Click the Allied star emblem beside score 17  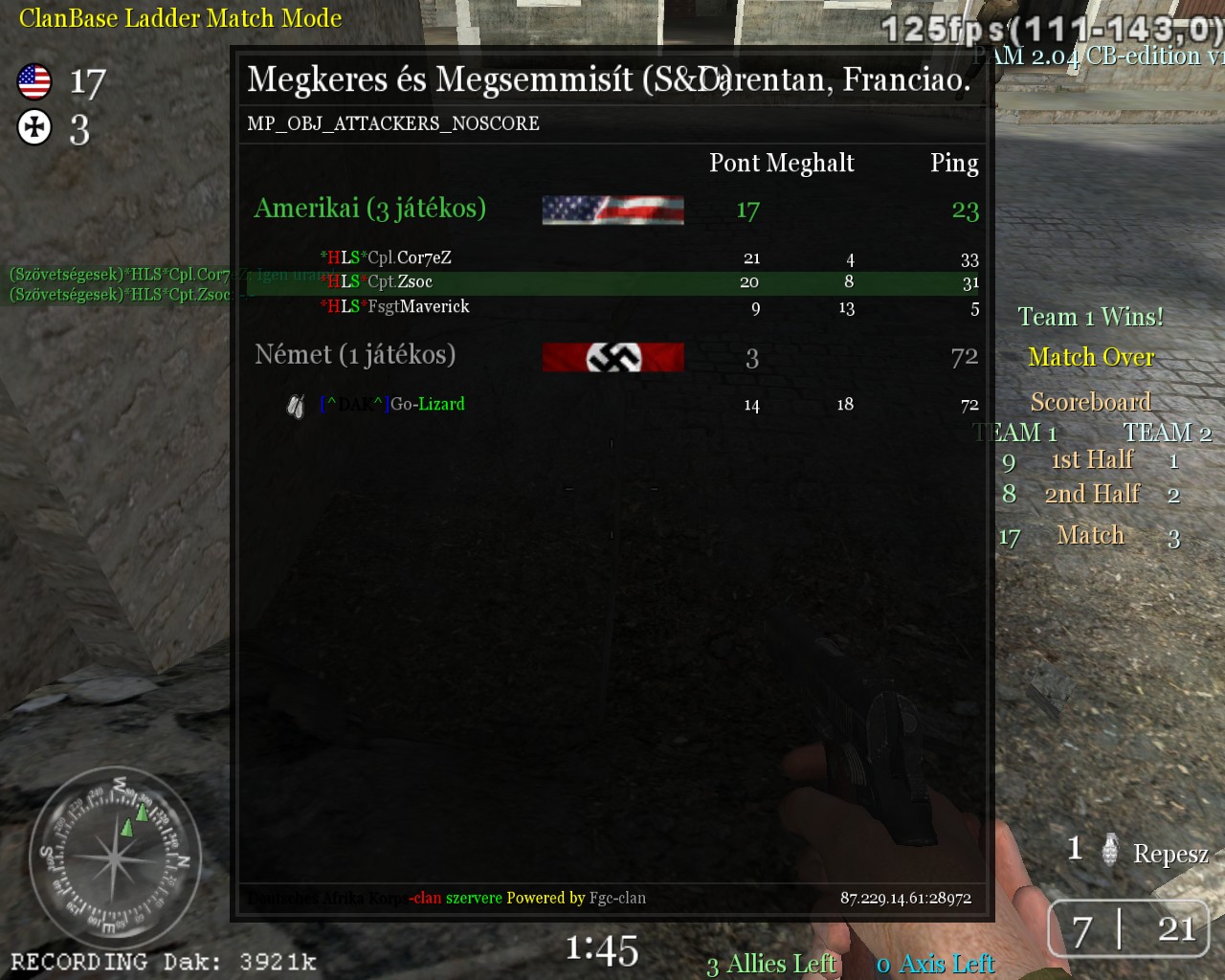point(34,81)
